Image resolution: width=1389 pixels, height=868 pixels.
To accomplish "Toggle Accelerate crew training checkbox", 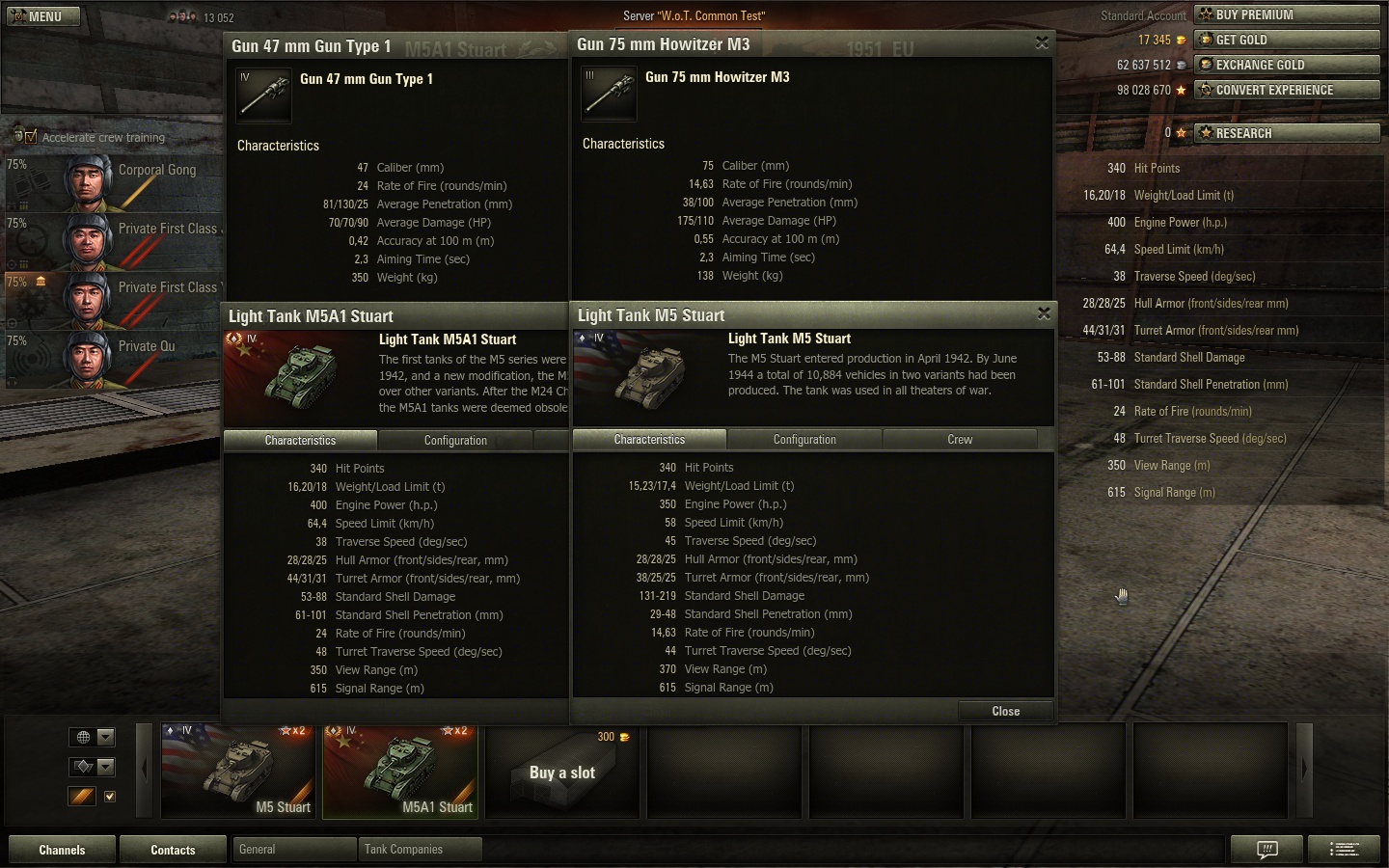I will (x=31, y=137).
